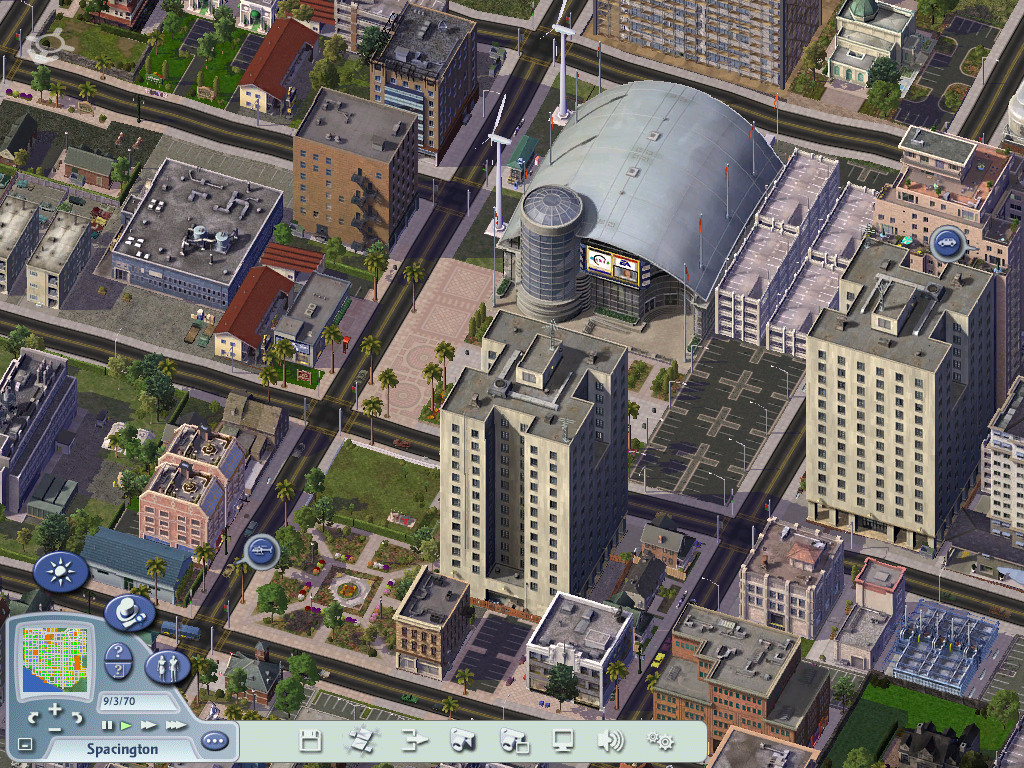Collapse the control panel with minimize button
The width and height of the screenshot is (1024, 768).
point(25,745)
